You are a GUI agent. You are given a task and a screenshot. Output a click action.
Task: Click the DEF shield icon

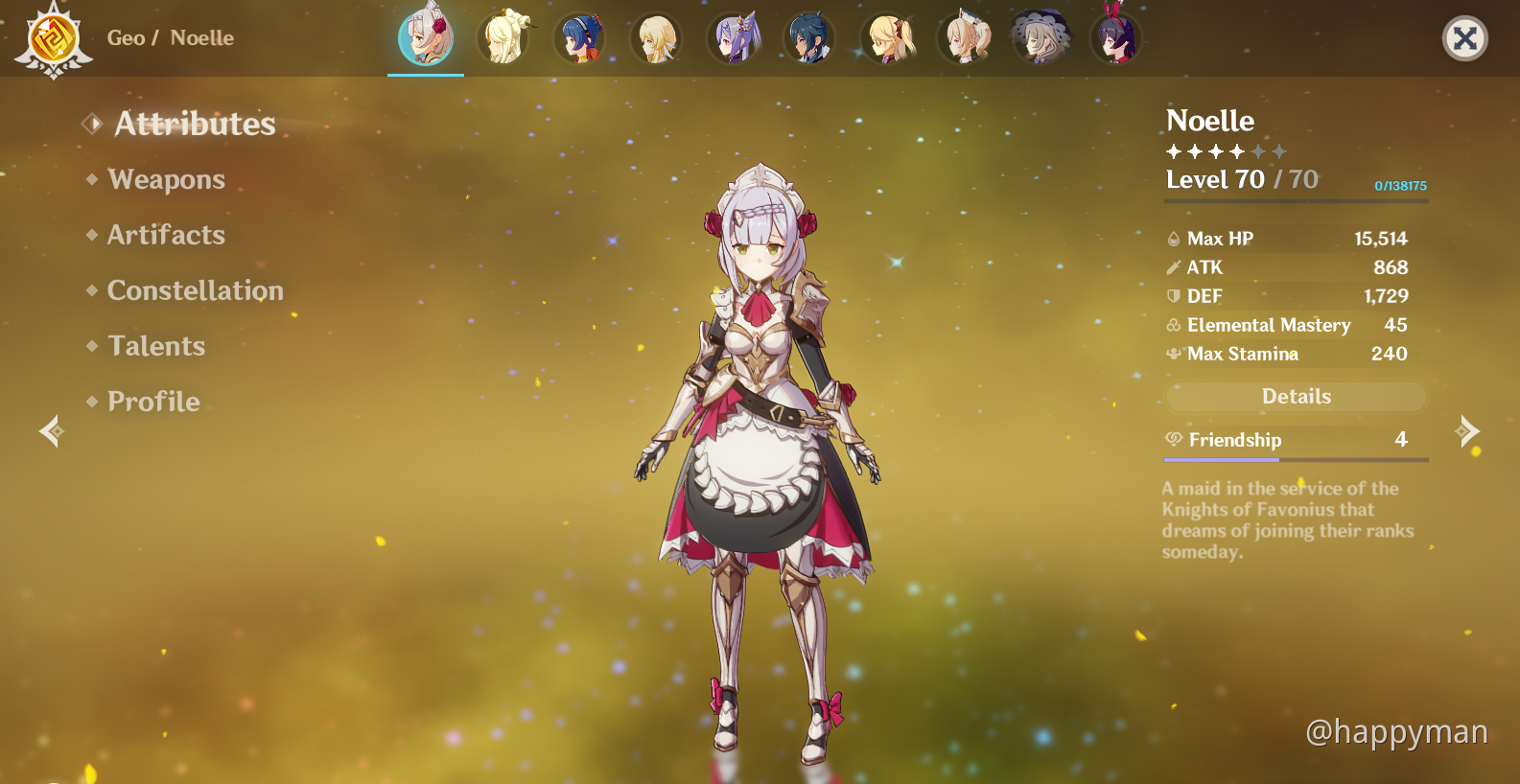1174,296
